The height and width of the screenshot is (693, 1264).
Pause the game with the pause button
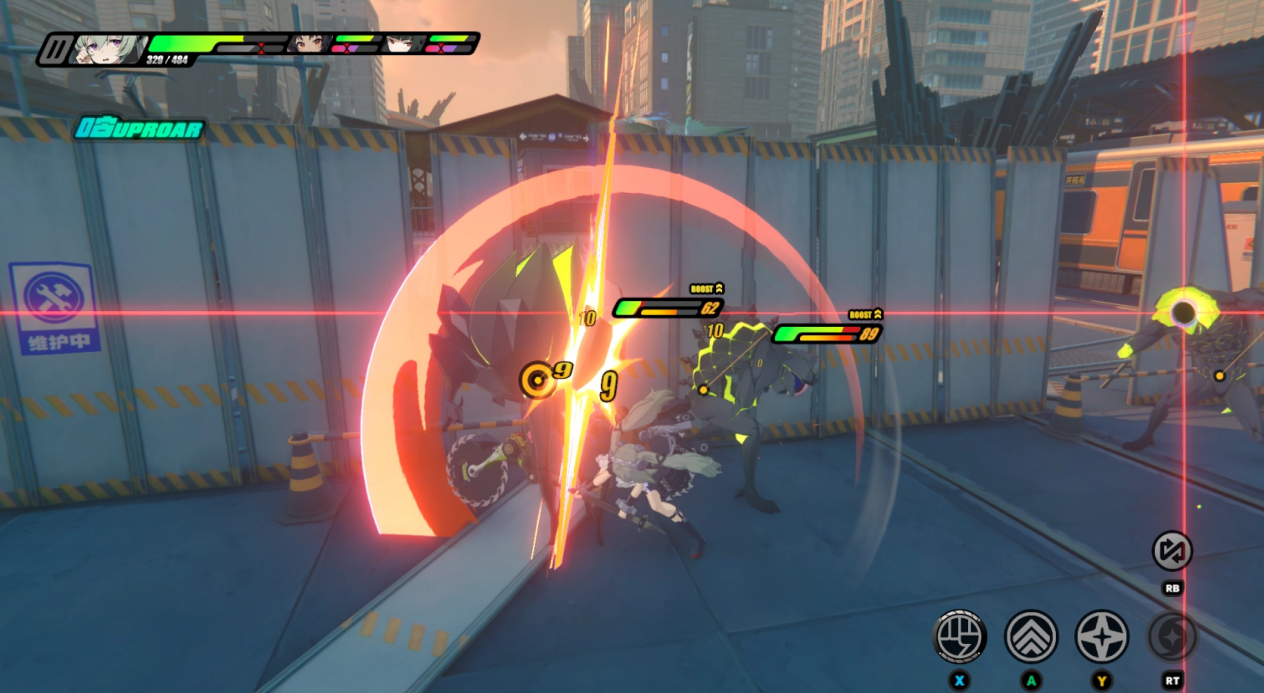[x=55, y=49]
